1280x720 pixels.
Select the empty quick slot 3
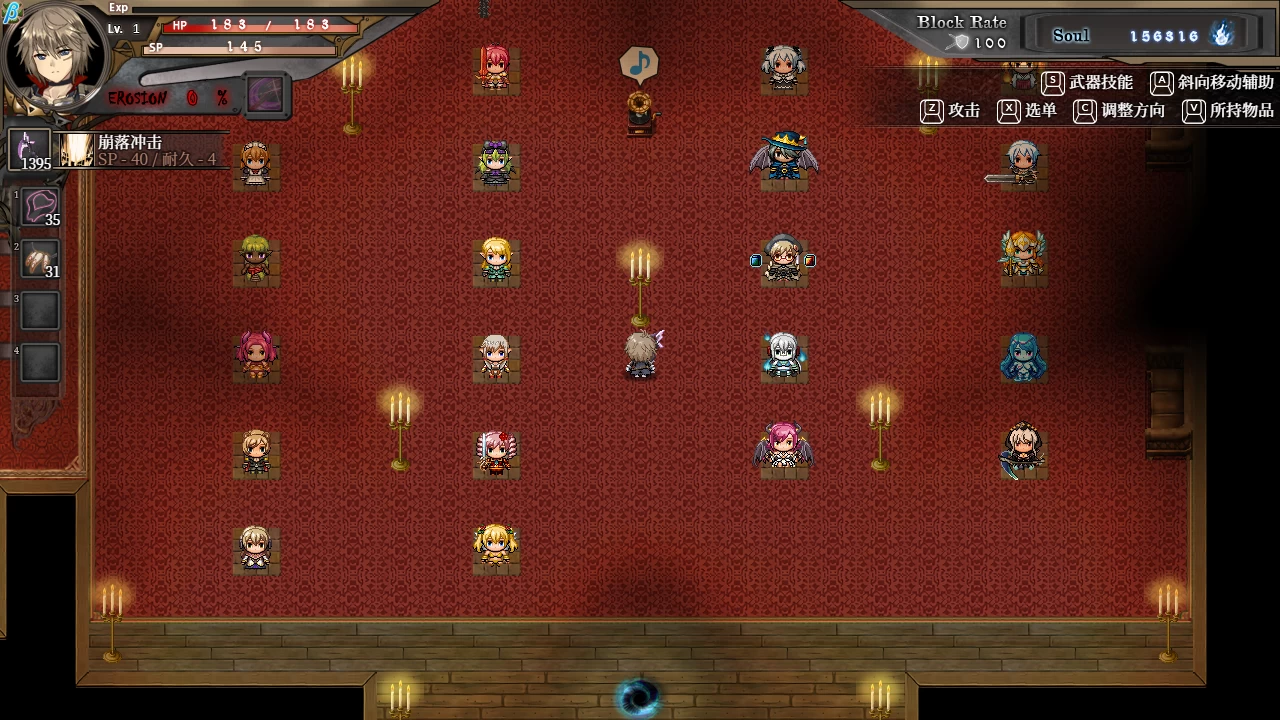point(38,311)
